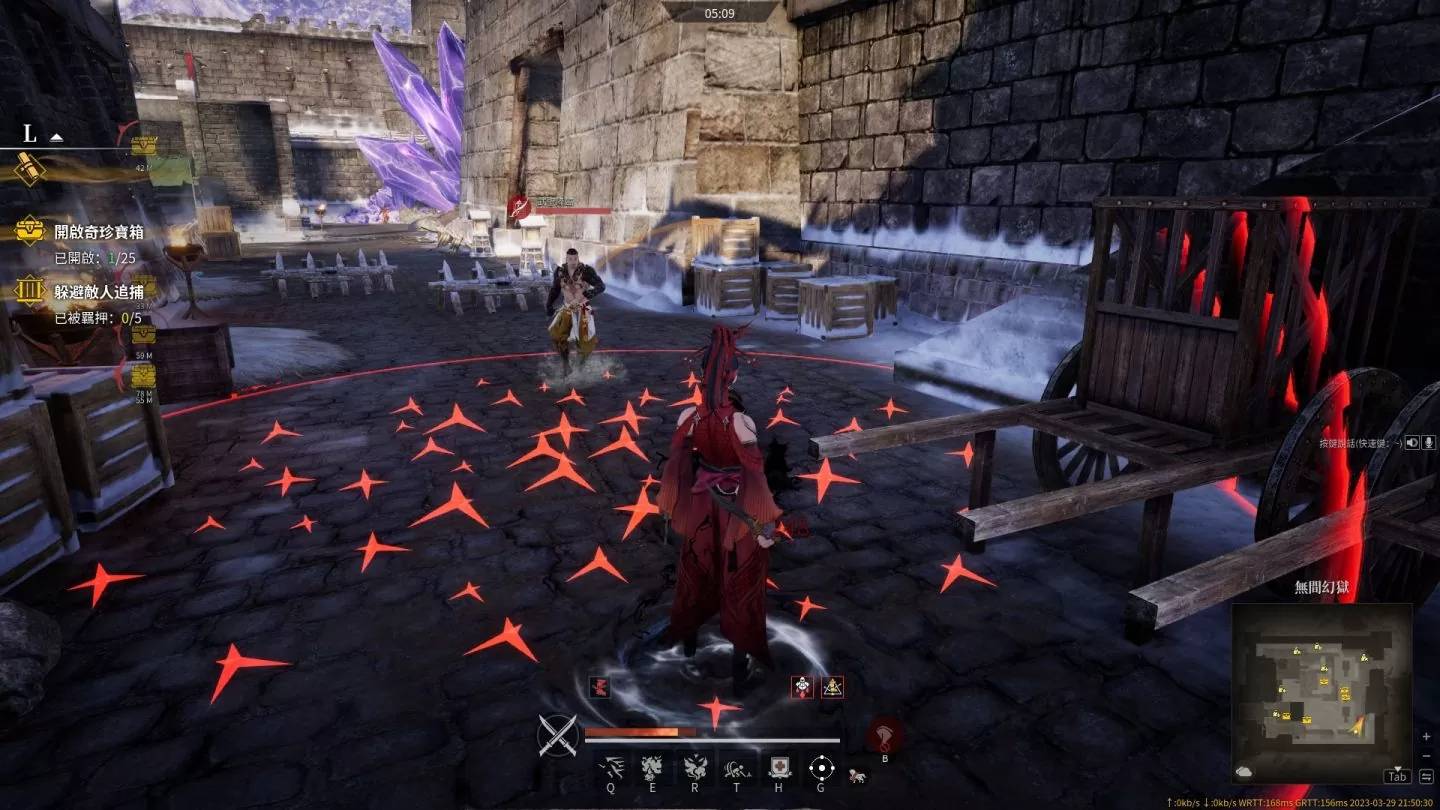This screenshot has width=1440, height=810.
Task: Click the cloud icon on the minimap
Action: pyautogui.click(x=1245, y=771)
